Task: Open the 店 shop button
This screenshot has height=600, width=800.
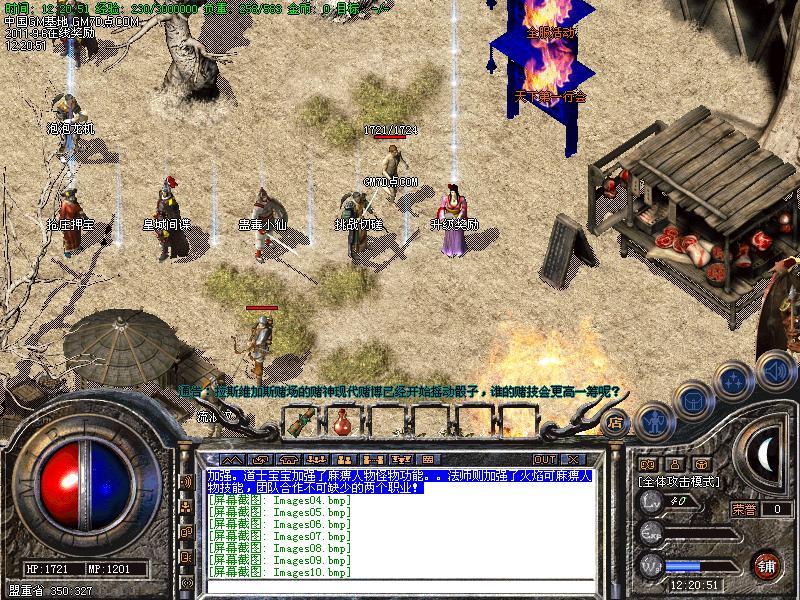Action: [614, 421]
